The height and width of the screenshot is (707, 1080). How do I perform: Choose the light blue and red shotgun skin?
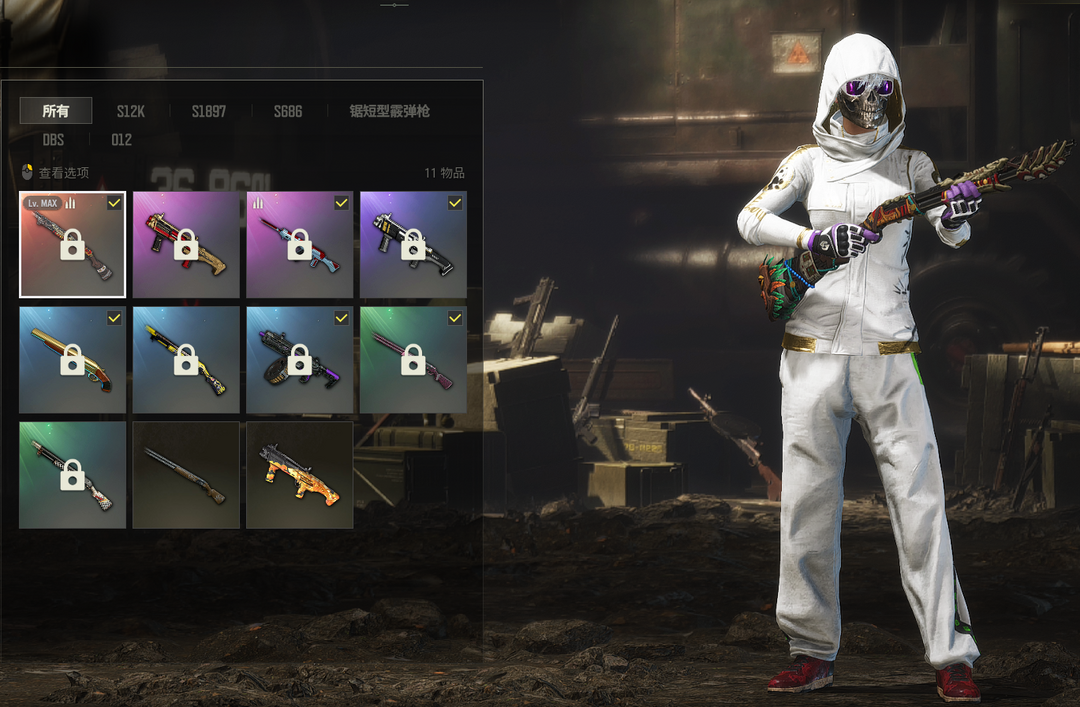tap(300, 245)
